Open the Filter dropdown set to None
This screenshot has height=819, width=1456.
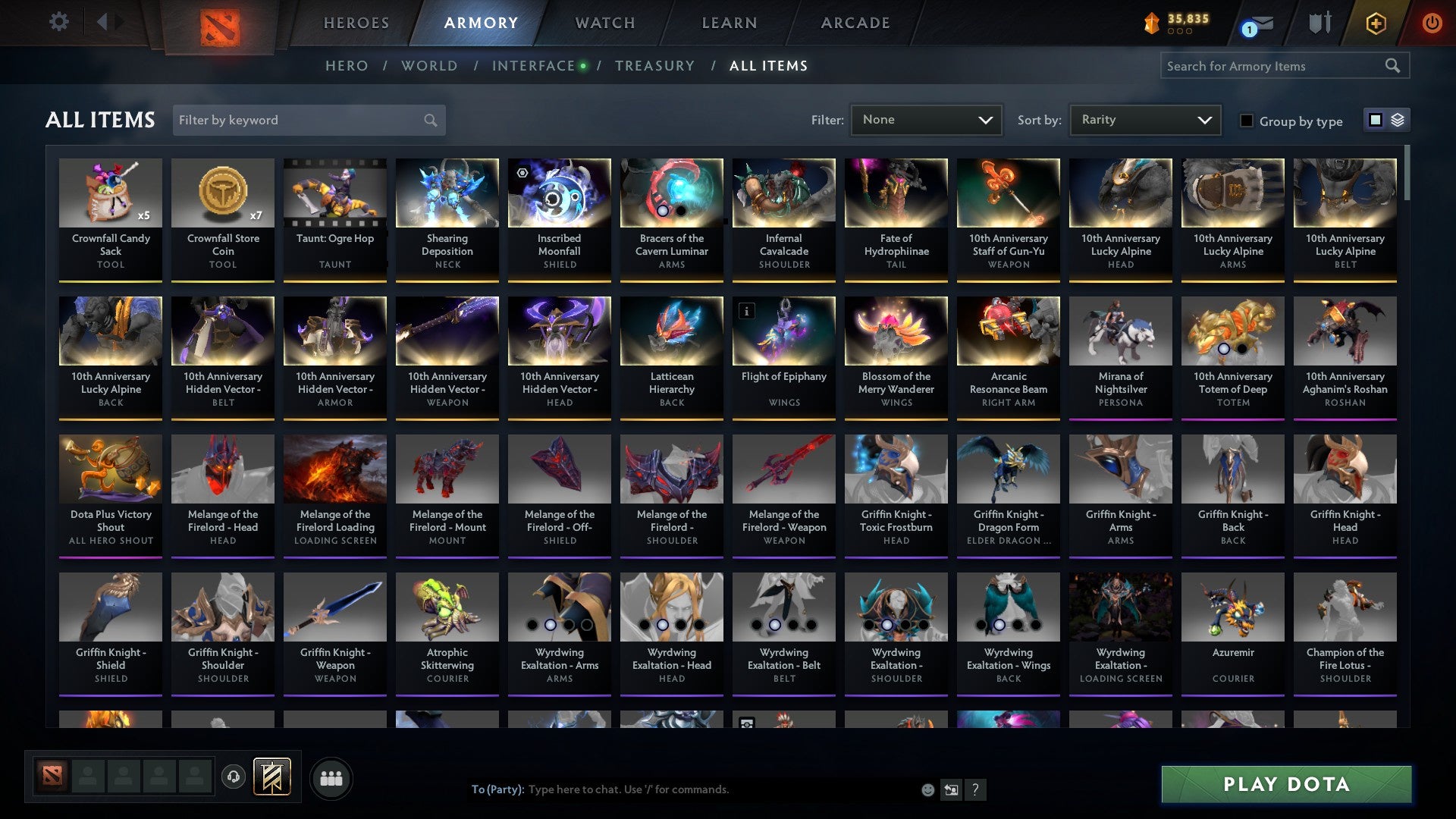pyautogui.click(x=925, y=120)
